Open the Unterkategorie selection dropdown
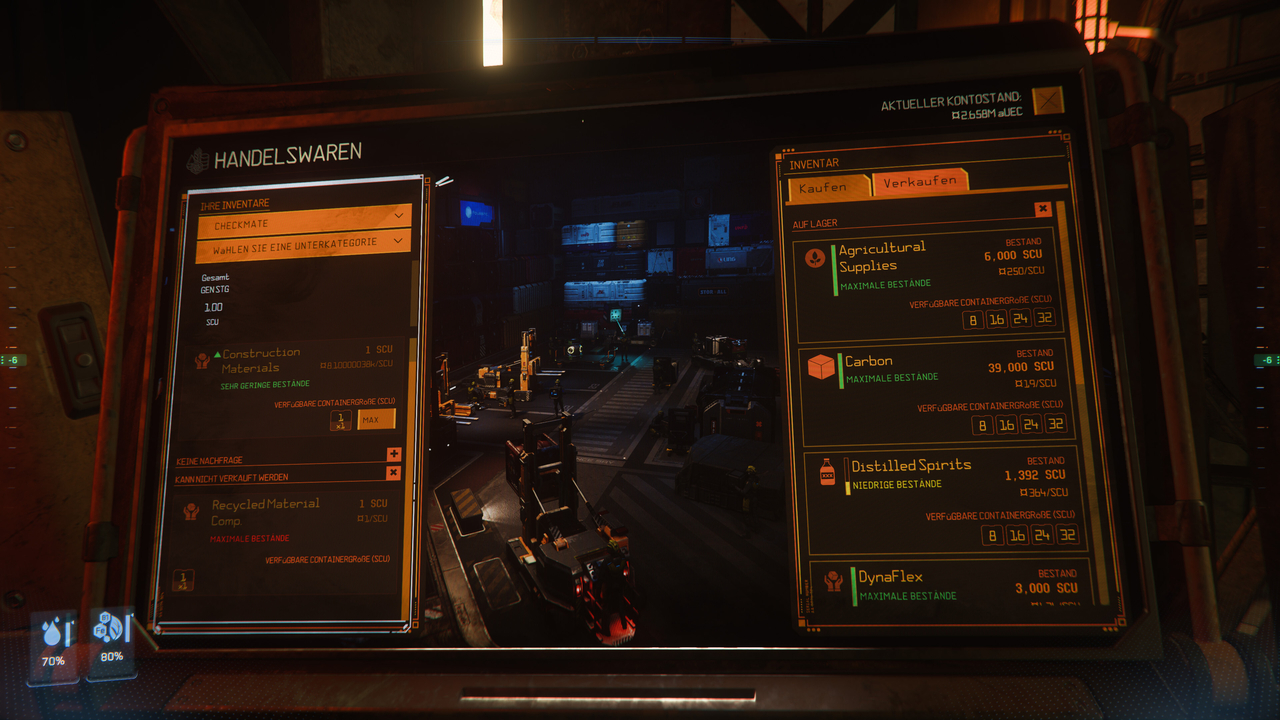 click(x=304, y=245)
